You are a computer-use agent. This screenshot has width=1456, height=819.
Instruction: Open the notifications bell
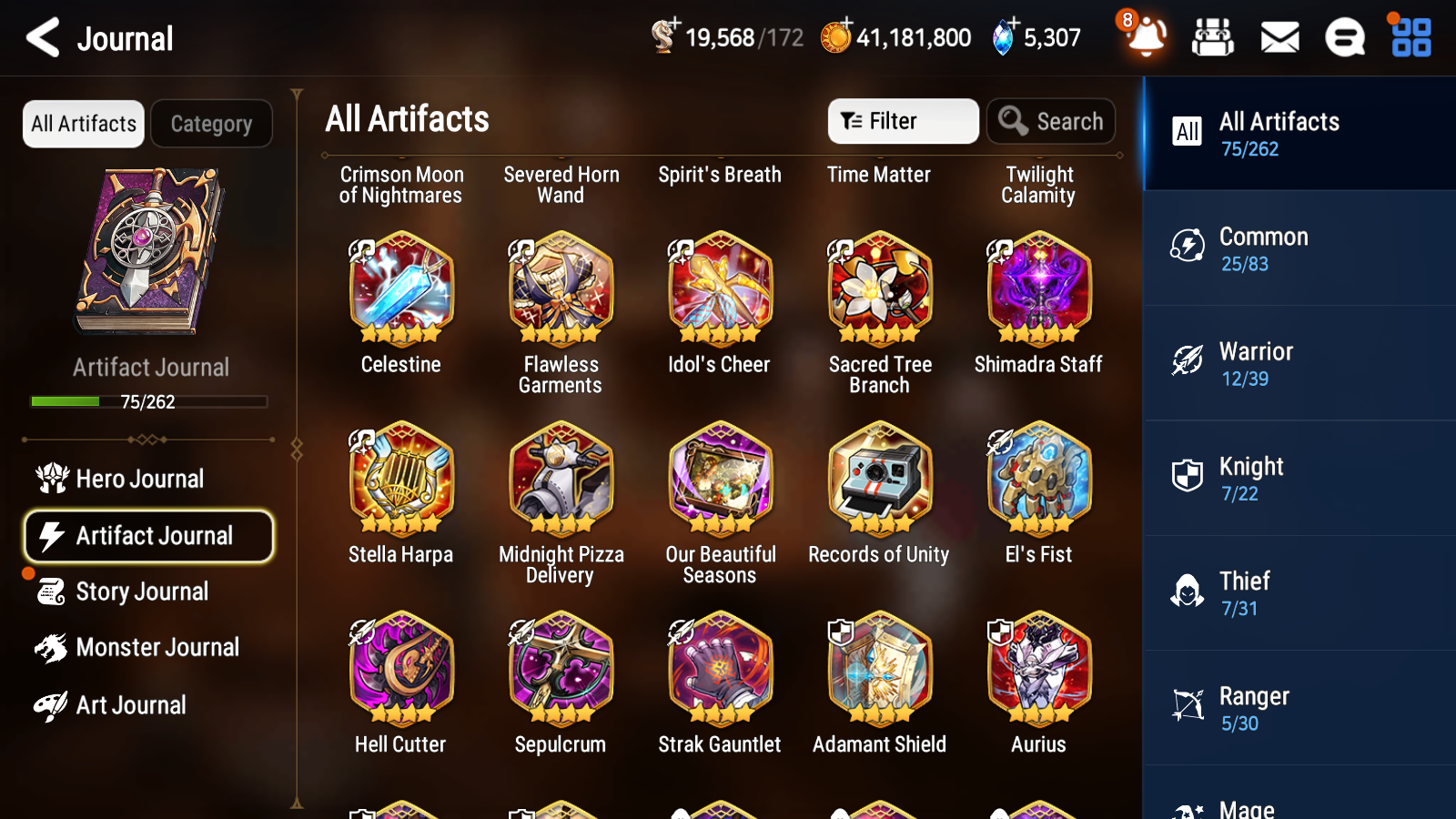pyautogui.click(x=1146, y=37)
